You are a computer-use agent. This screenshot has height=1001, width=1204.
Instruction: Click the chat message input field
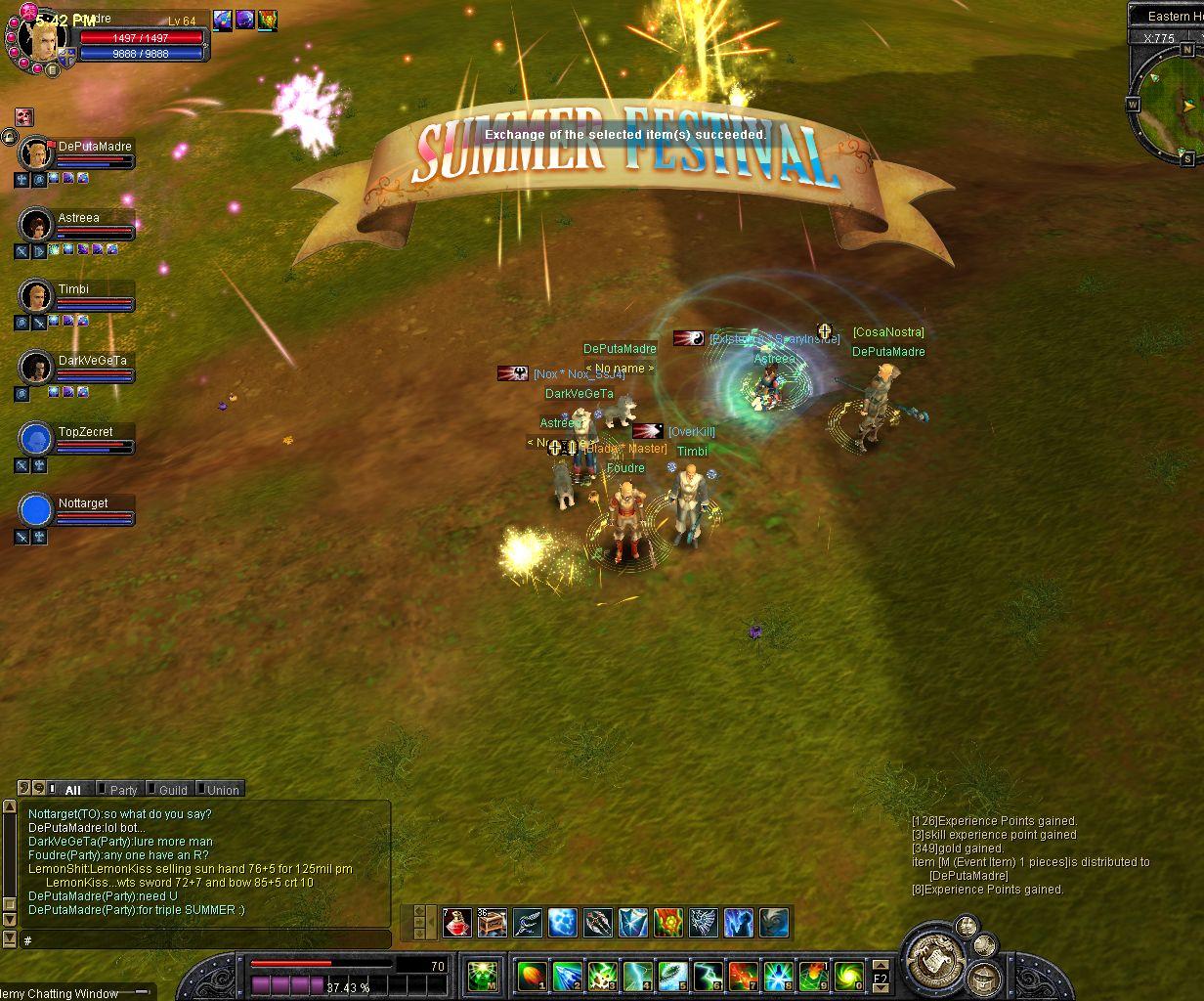coord(205,940)
